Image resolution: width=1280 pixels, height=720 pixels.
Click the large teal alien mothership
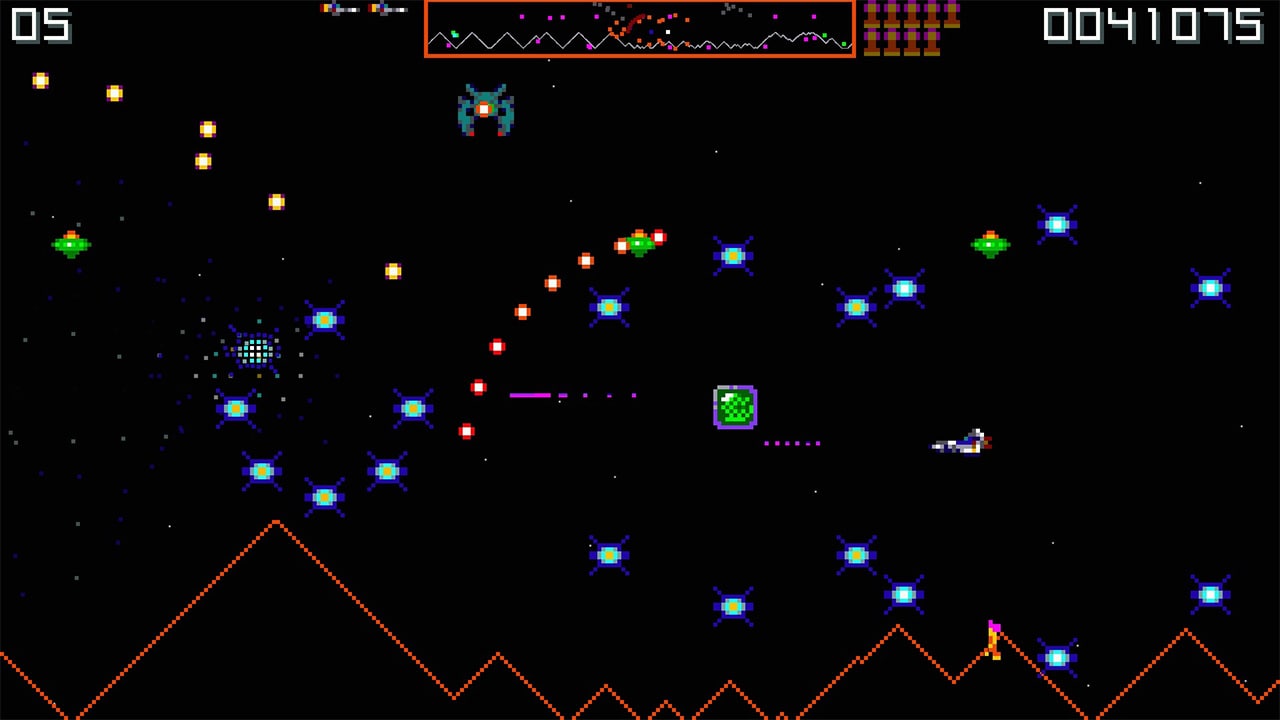[487, 108]
